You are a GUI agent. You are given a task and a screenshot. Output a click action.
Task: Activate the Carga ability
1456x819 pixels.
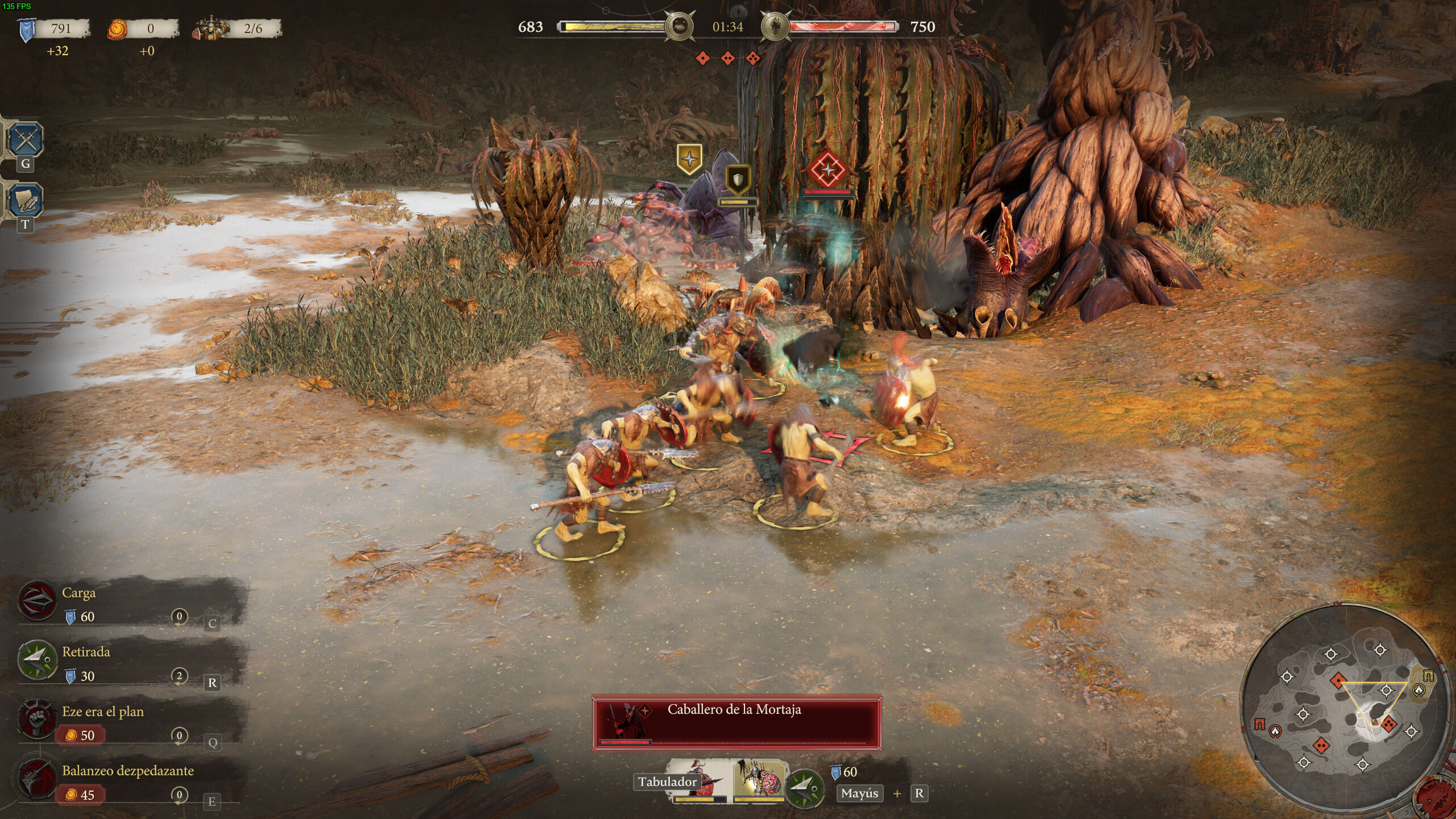(x=38, y=601)
